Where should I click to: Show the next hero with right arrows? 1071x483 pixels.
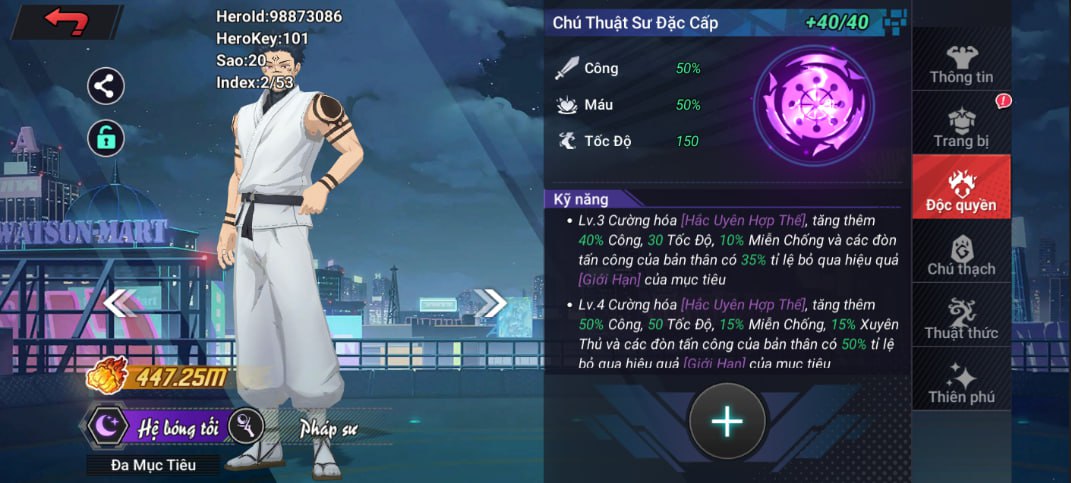click(491, 302)
